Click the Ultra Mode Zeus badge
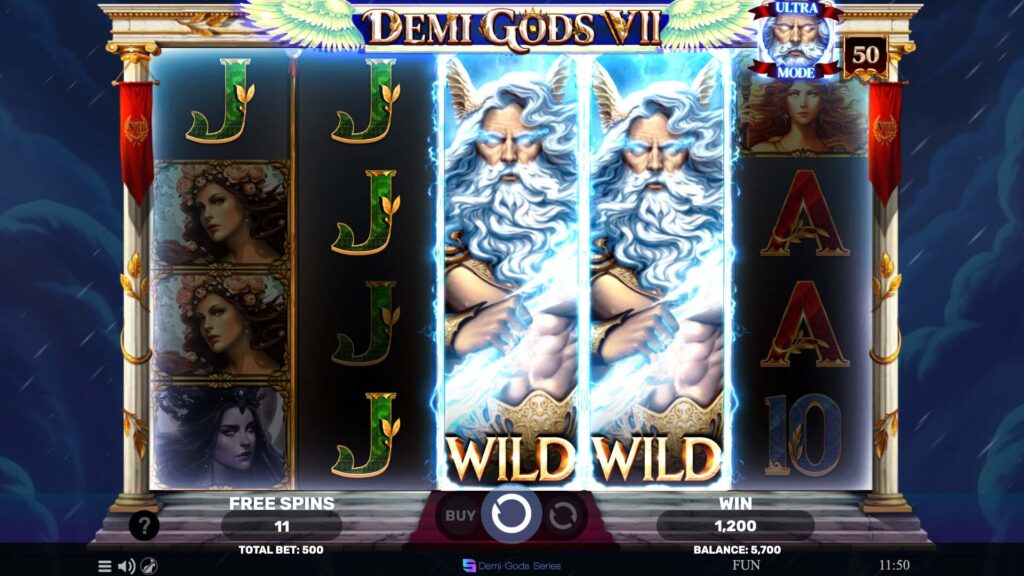The image size is (1024, 576). click(x=796, y=41)
